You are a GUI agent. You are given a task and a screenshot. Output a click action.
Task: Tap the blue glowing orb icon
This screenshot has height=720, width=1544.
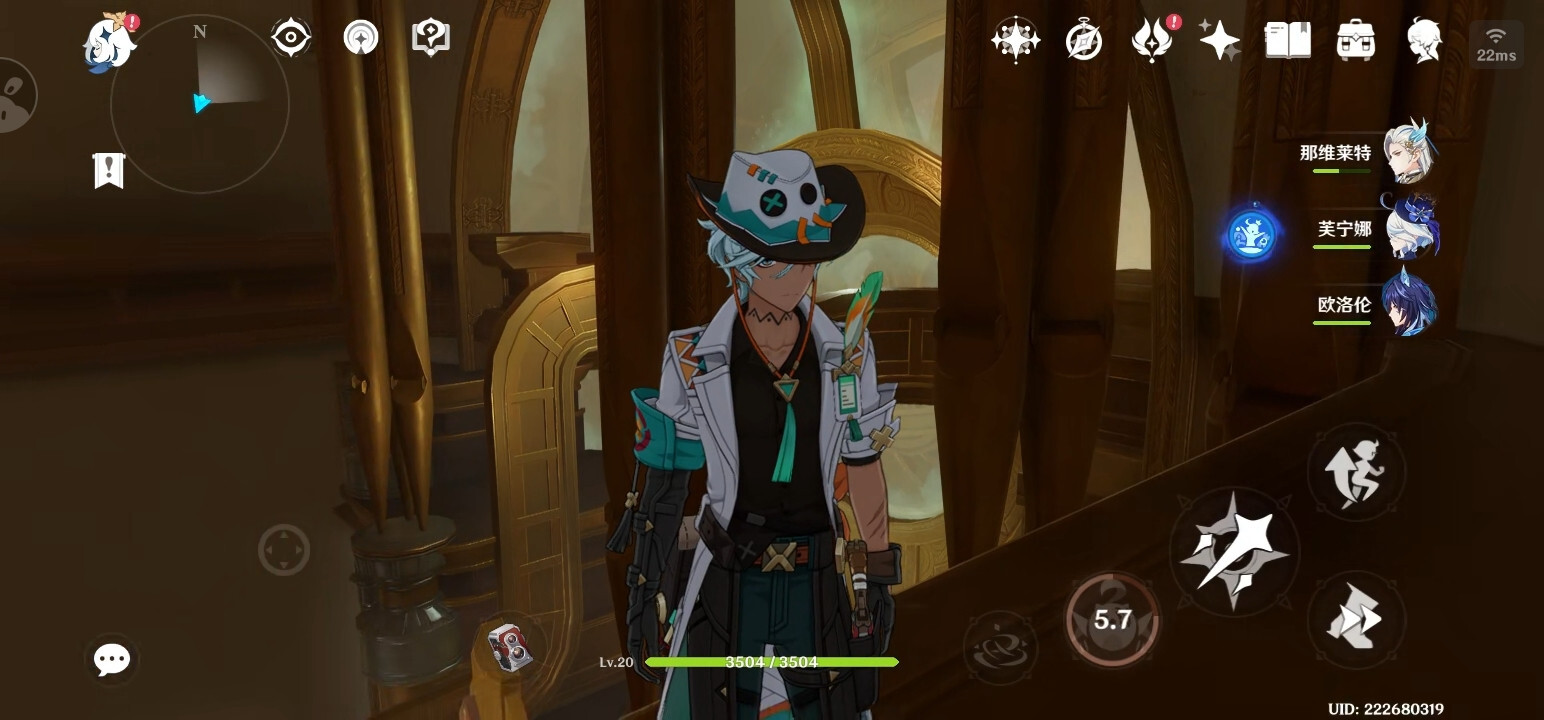click(1252, 236)
